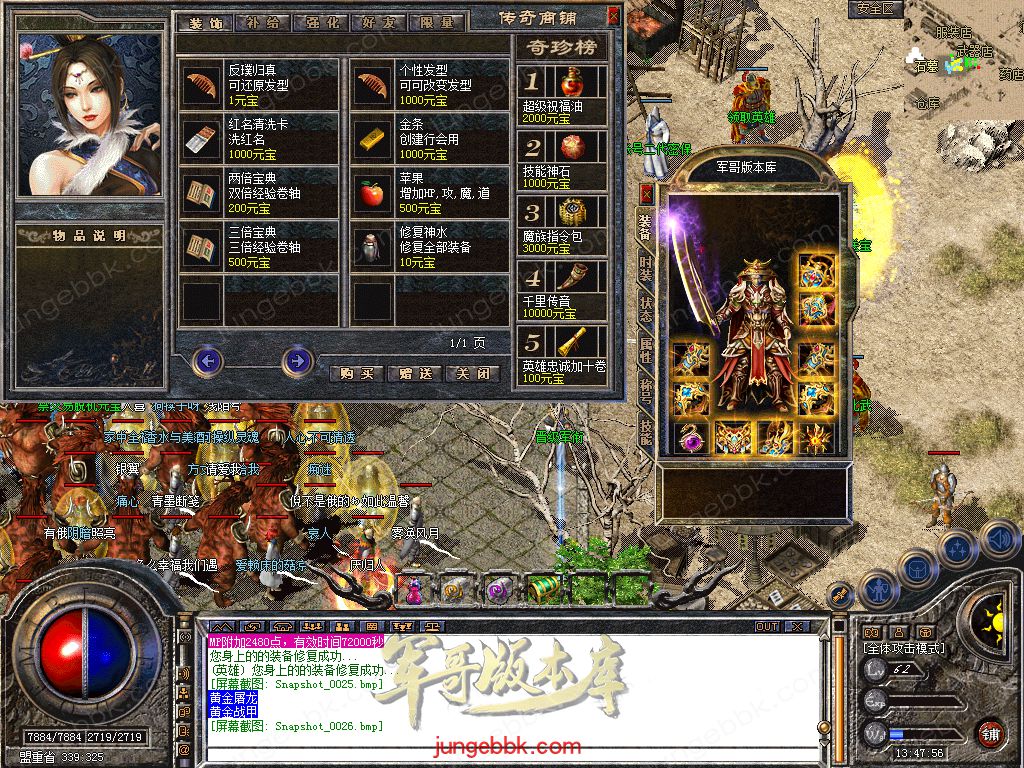Viewport: 1024px width, 768px height.
Task: Open the shop via red 铺 button
Action: (989, 732)
